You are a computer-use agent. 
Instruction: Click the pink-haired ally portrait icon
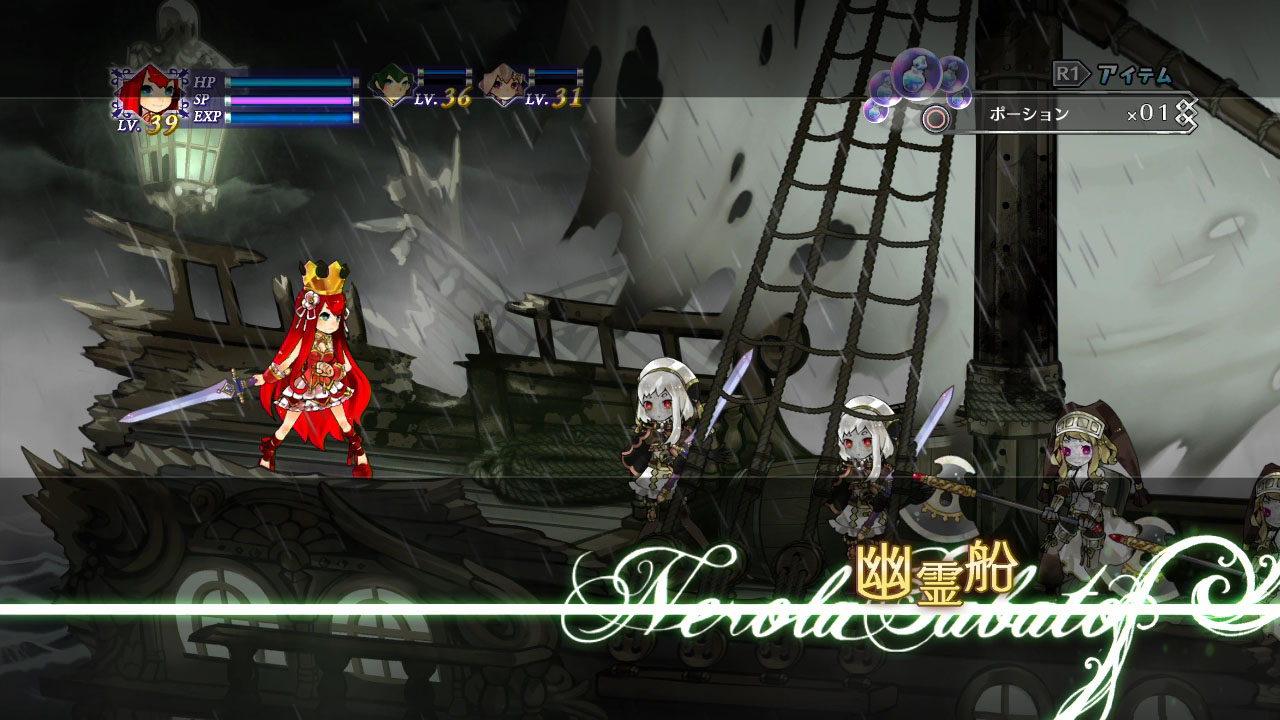coord(504,85)
